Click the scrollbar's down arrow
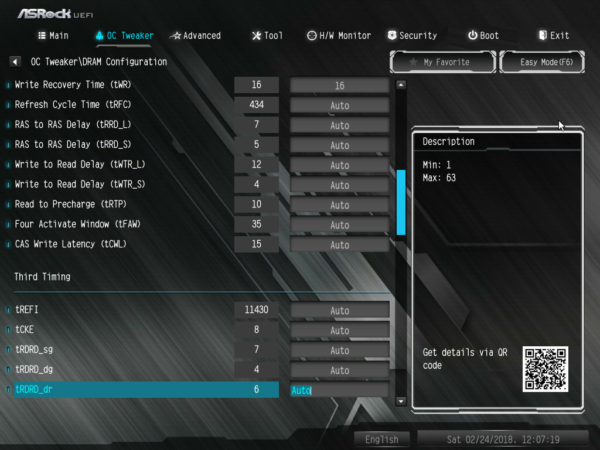The image size is (600, 450). (401, 401)
